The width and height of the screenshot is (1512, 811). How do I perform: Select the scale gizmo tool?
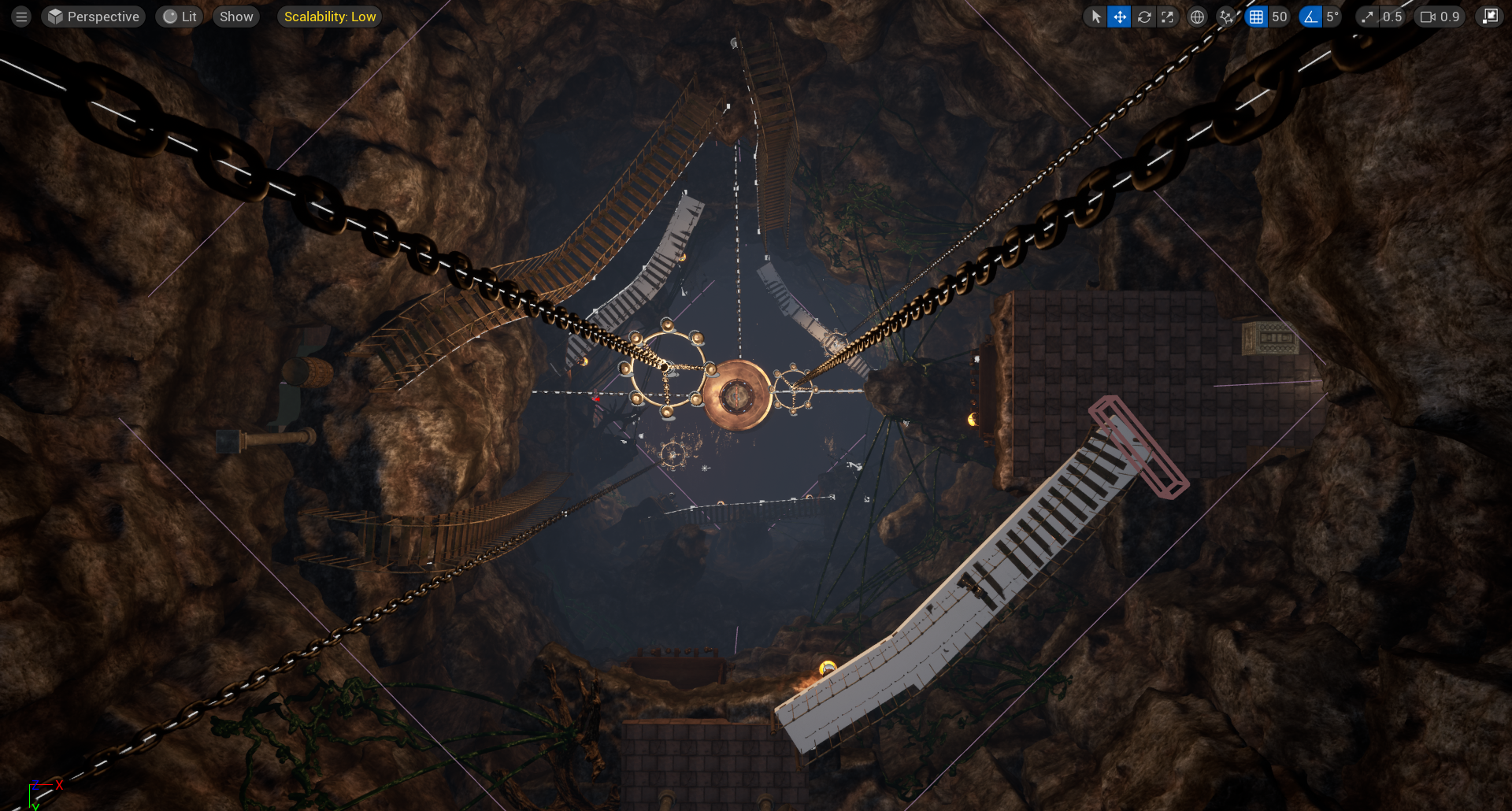[x=1167, y=17]
